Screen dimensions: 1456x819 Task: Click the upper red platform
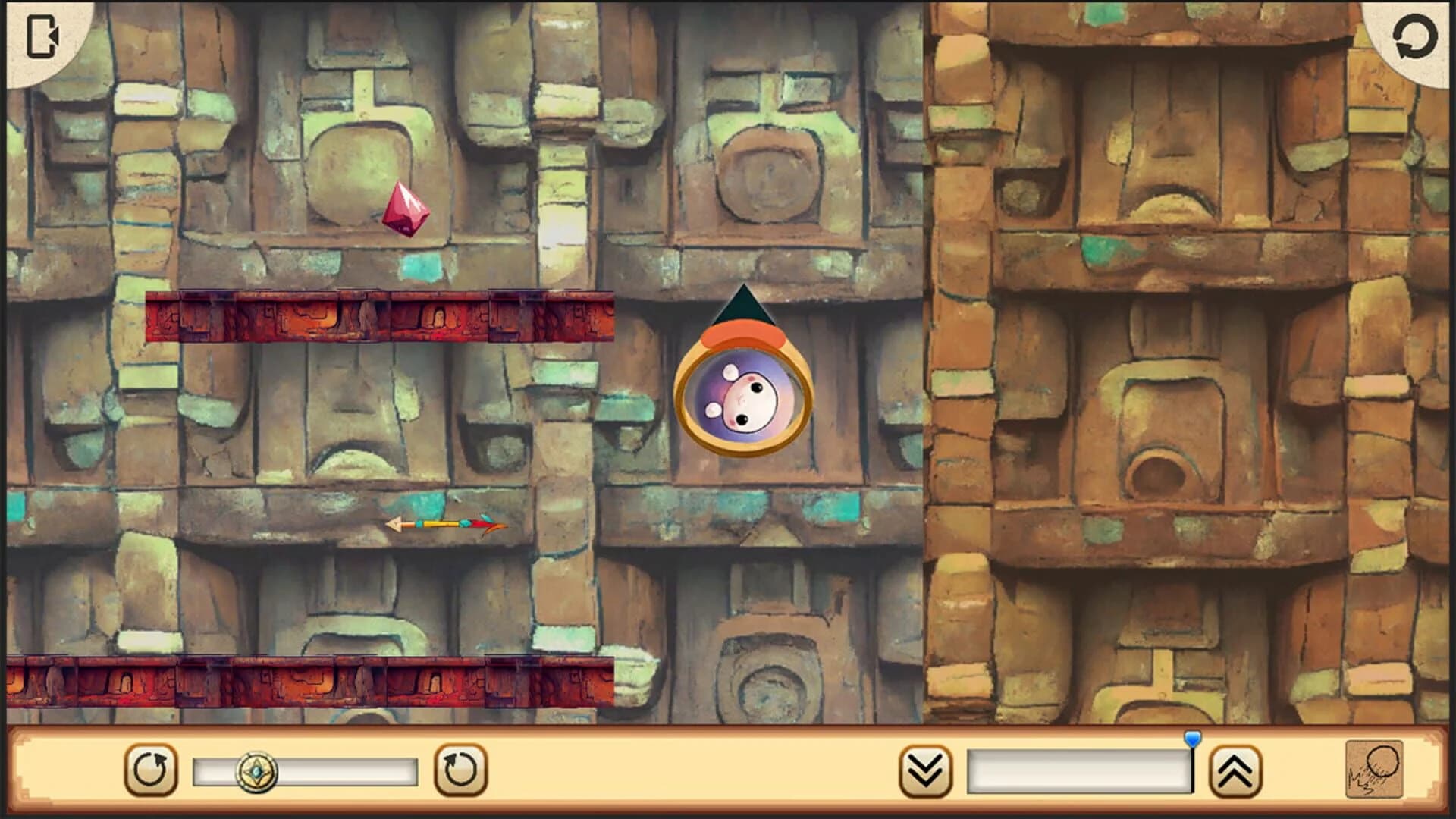coord(379,318)
